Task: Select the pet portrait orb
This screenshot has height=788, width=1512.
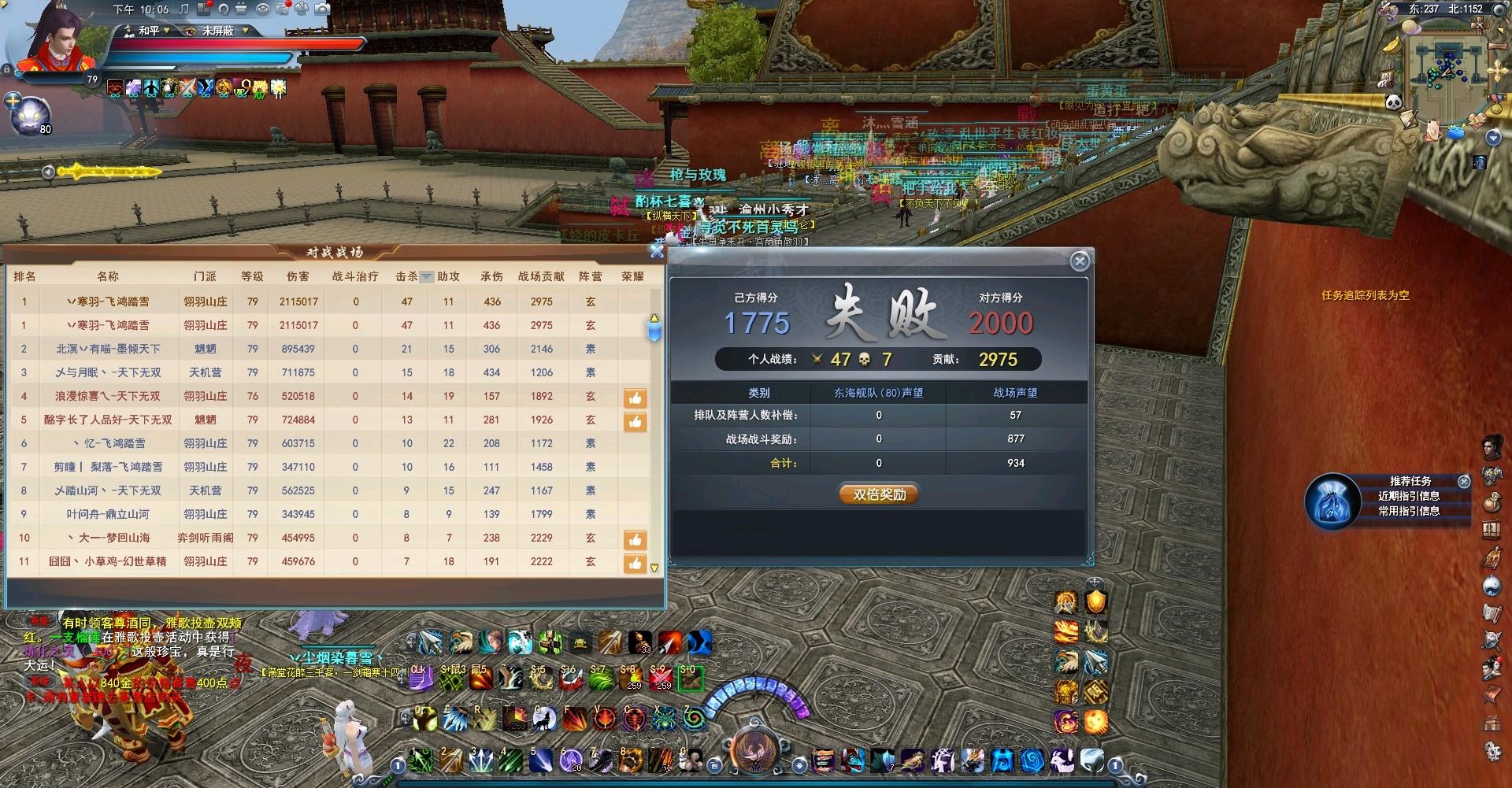Action: coord(33,114)
